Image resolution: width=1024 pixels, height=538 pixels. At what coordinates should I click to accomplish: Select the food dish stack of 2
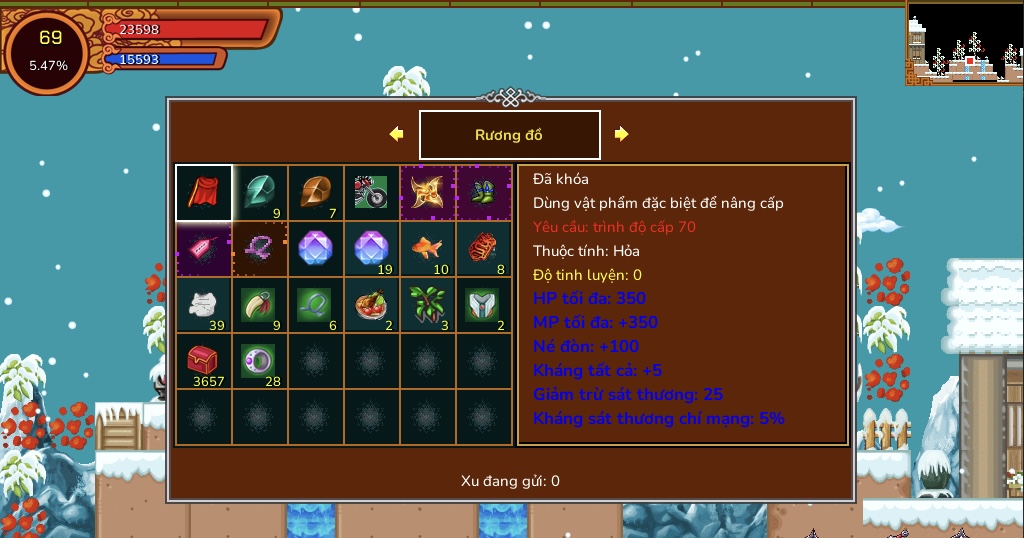pos(372,304)
